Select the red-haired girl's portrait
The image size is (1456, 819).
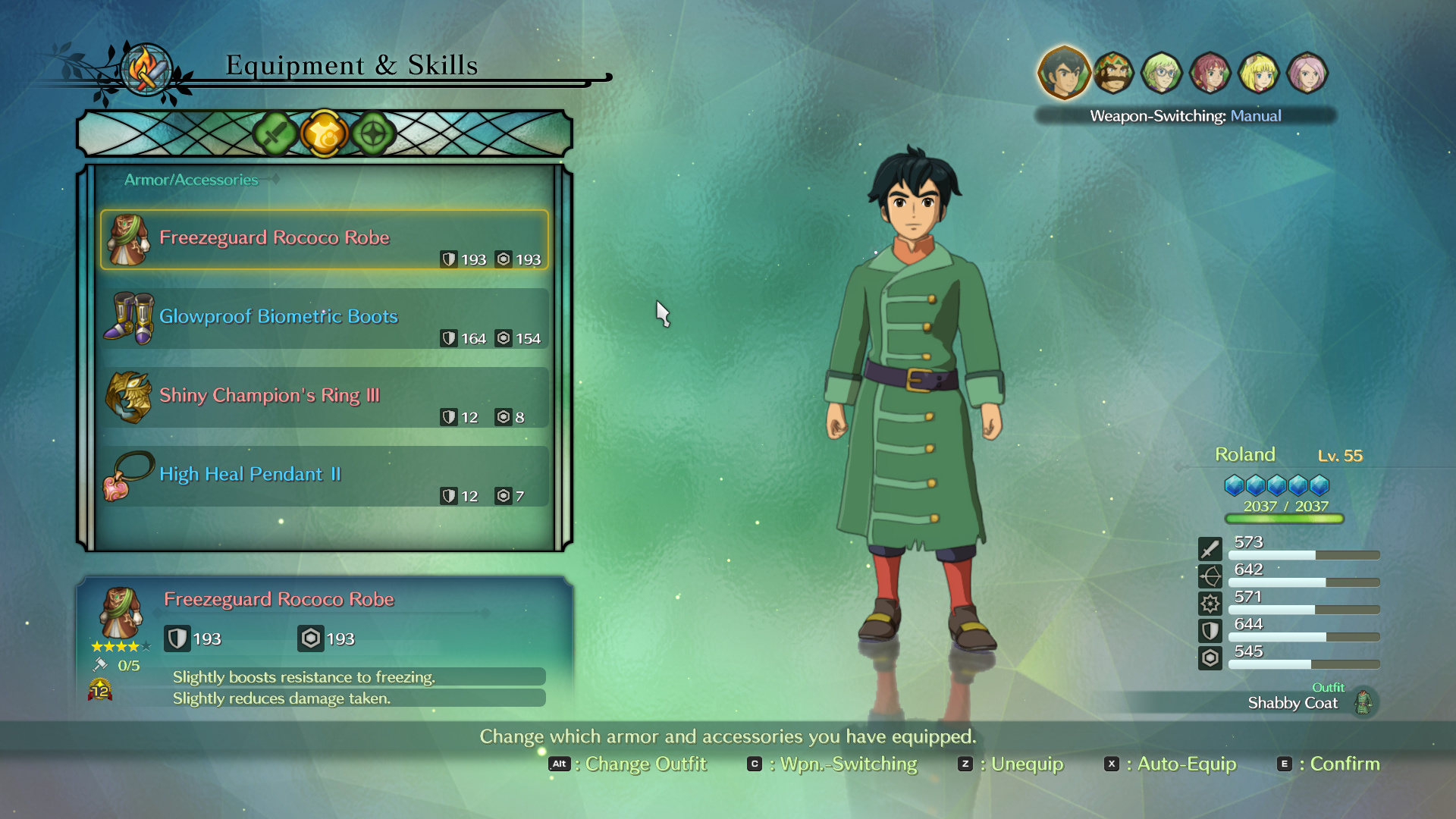(1210, 73)
